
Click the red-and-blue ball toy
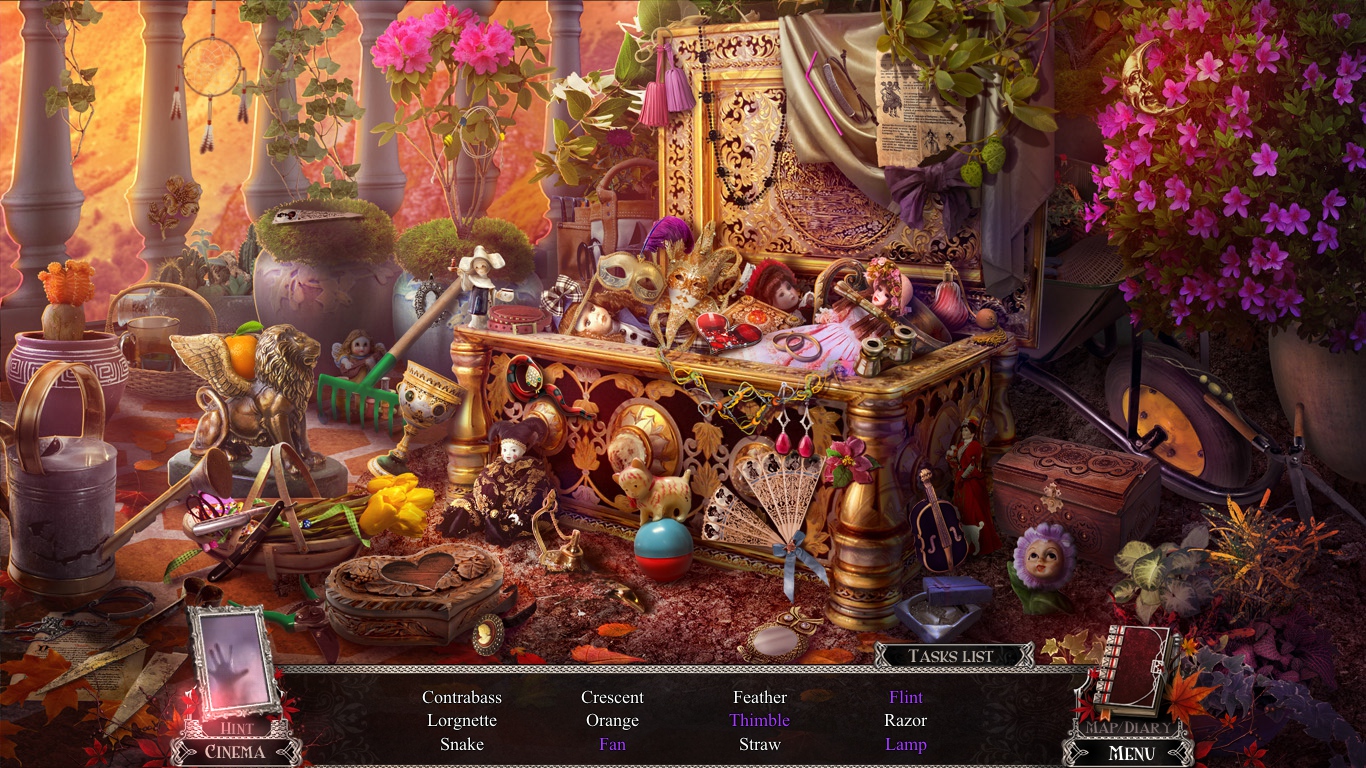click(x=665, y=545)
